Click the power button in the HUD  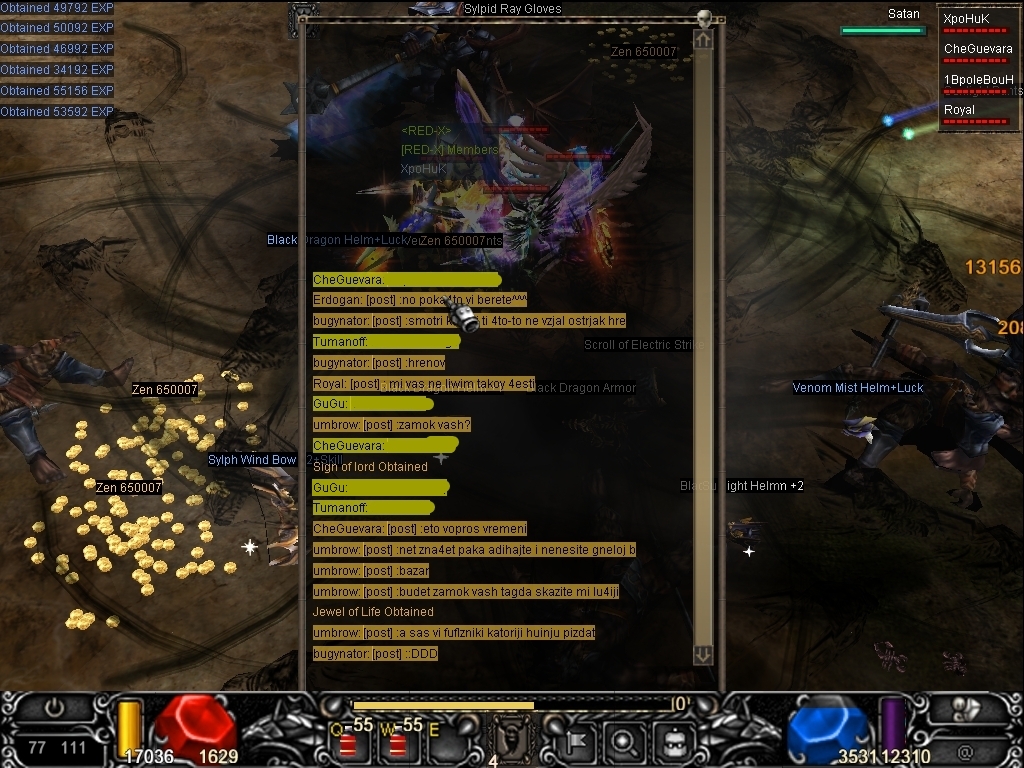[x=54, y=708]
